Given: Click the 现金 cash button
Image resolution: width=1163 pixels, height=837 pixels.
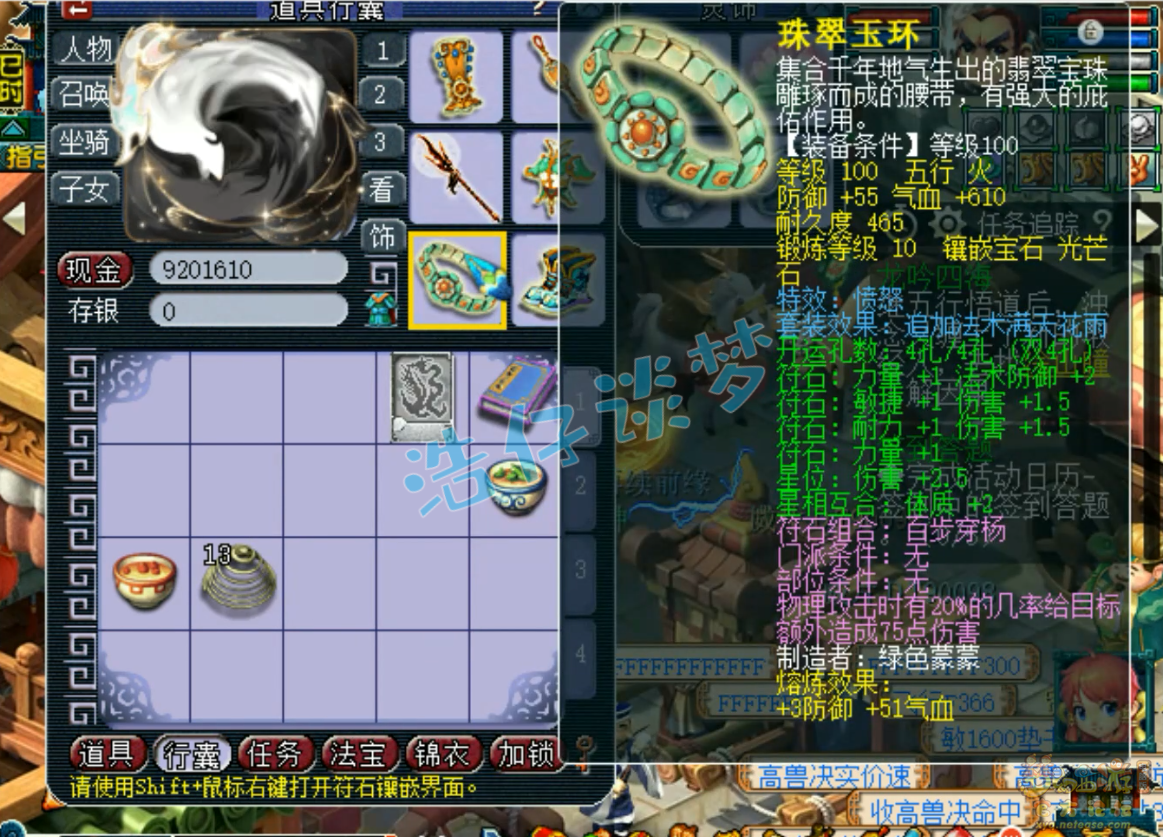Looking at the screenshot, I should (96, 270).
